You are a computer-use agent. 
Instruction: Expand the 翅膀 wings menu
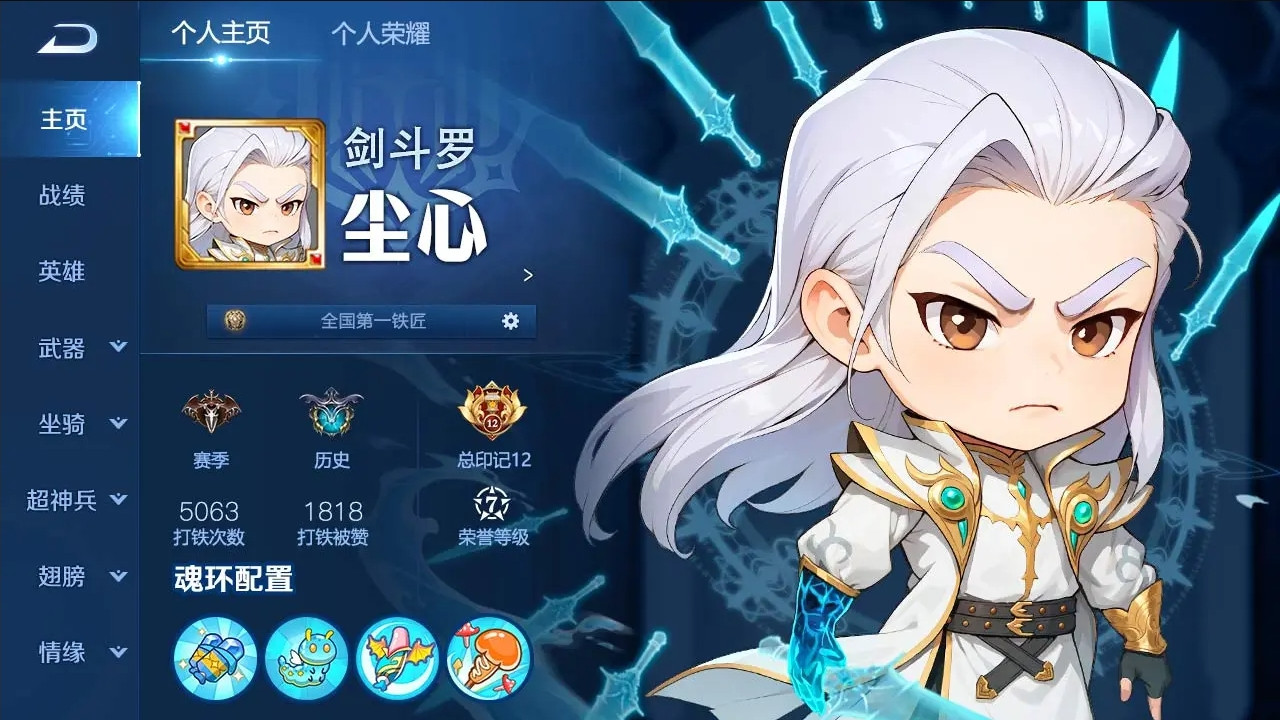pos(64,578)
